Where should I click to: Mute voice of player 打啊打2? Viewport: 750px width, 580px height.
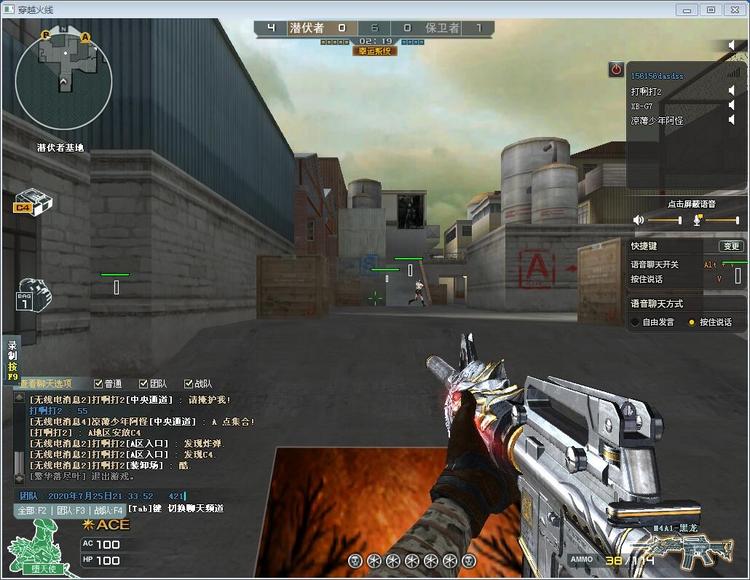tap(731, 90)
